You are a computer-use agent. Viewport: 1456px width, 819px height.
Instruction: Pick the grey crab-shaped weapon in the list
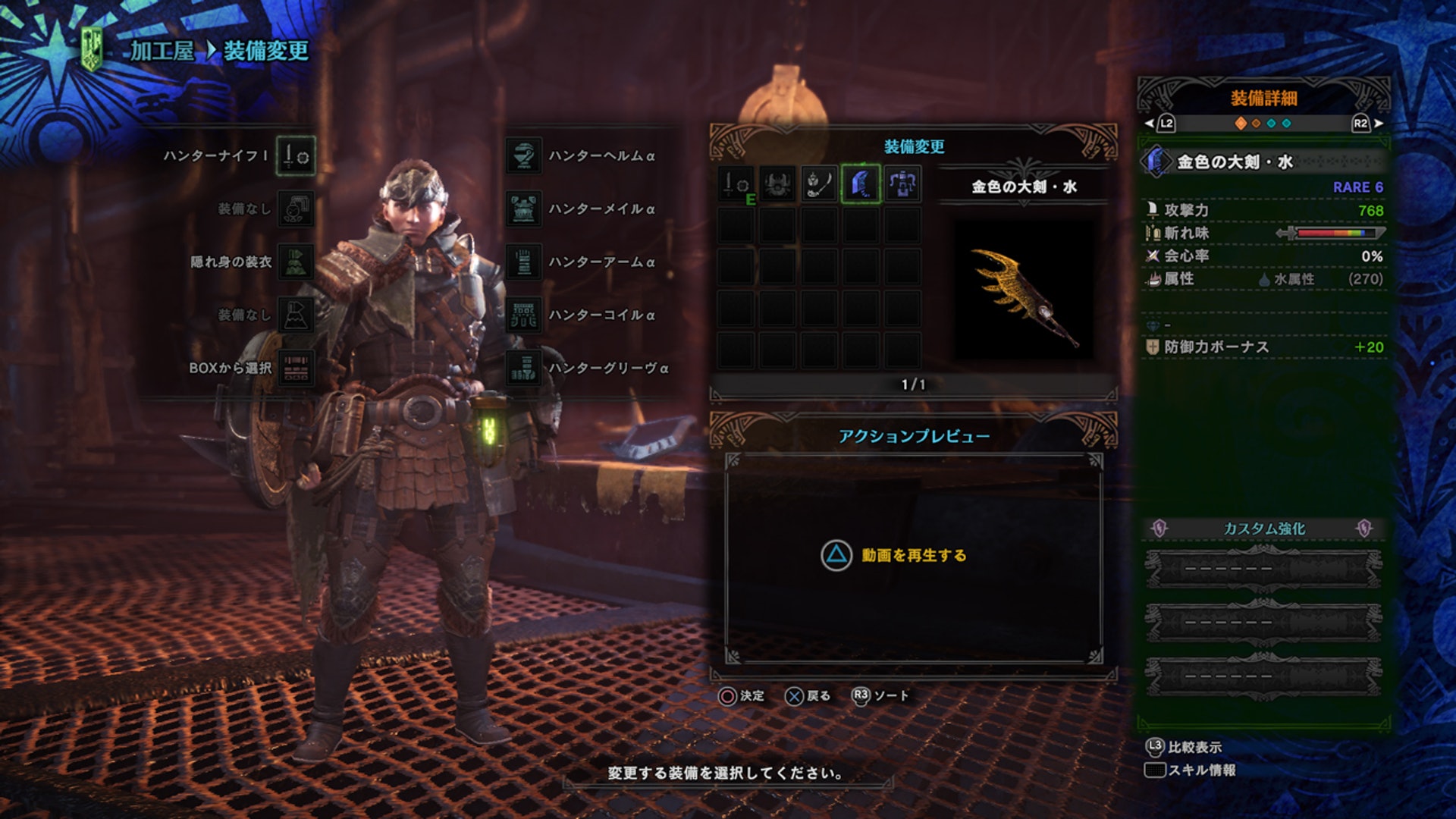(777, 184)
